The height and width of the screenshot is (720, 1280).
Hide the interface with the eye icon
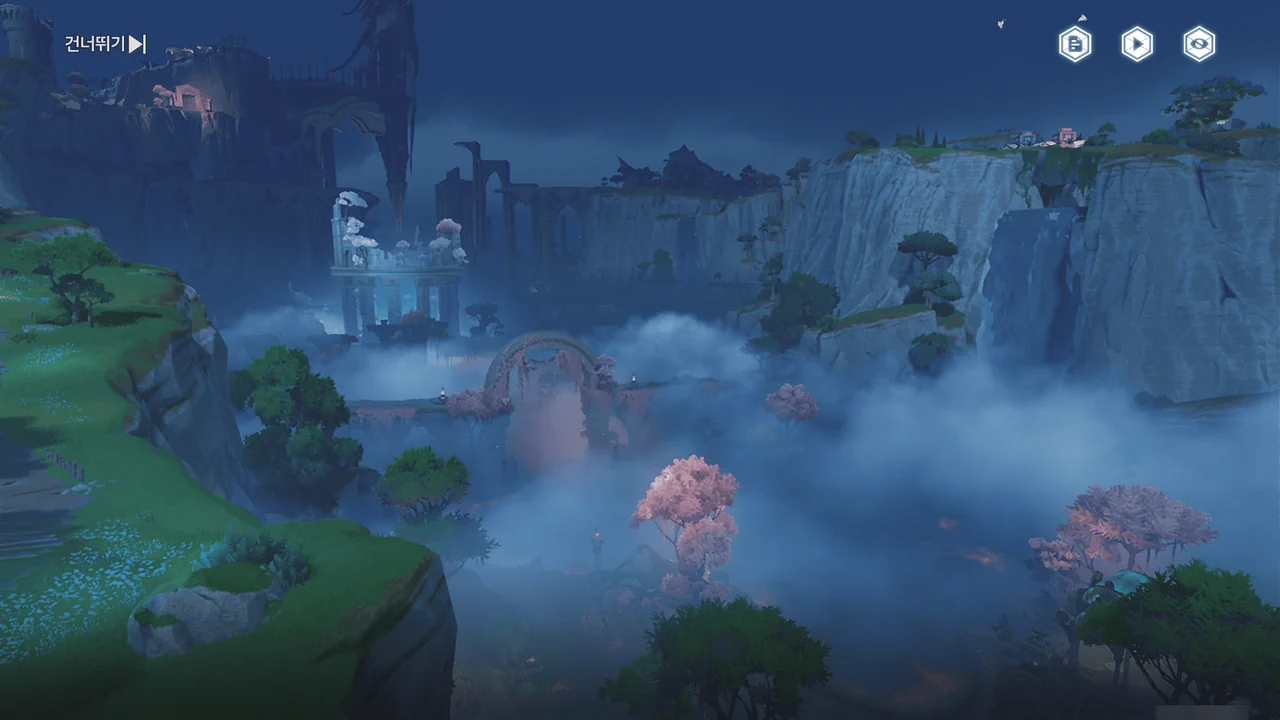(1199, 44)
